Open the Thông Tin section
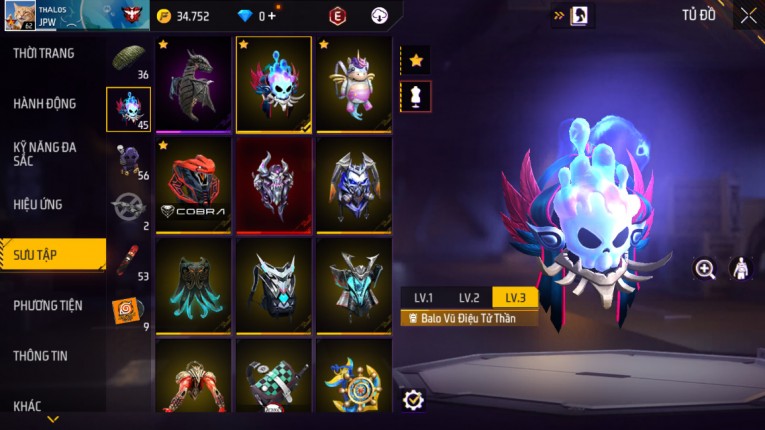Screen dimensions: 765x430 pos(42,355)
